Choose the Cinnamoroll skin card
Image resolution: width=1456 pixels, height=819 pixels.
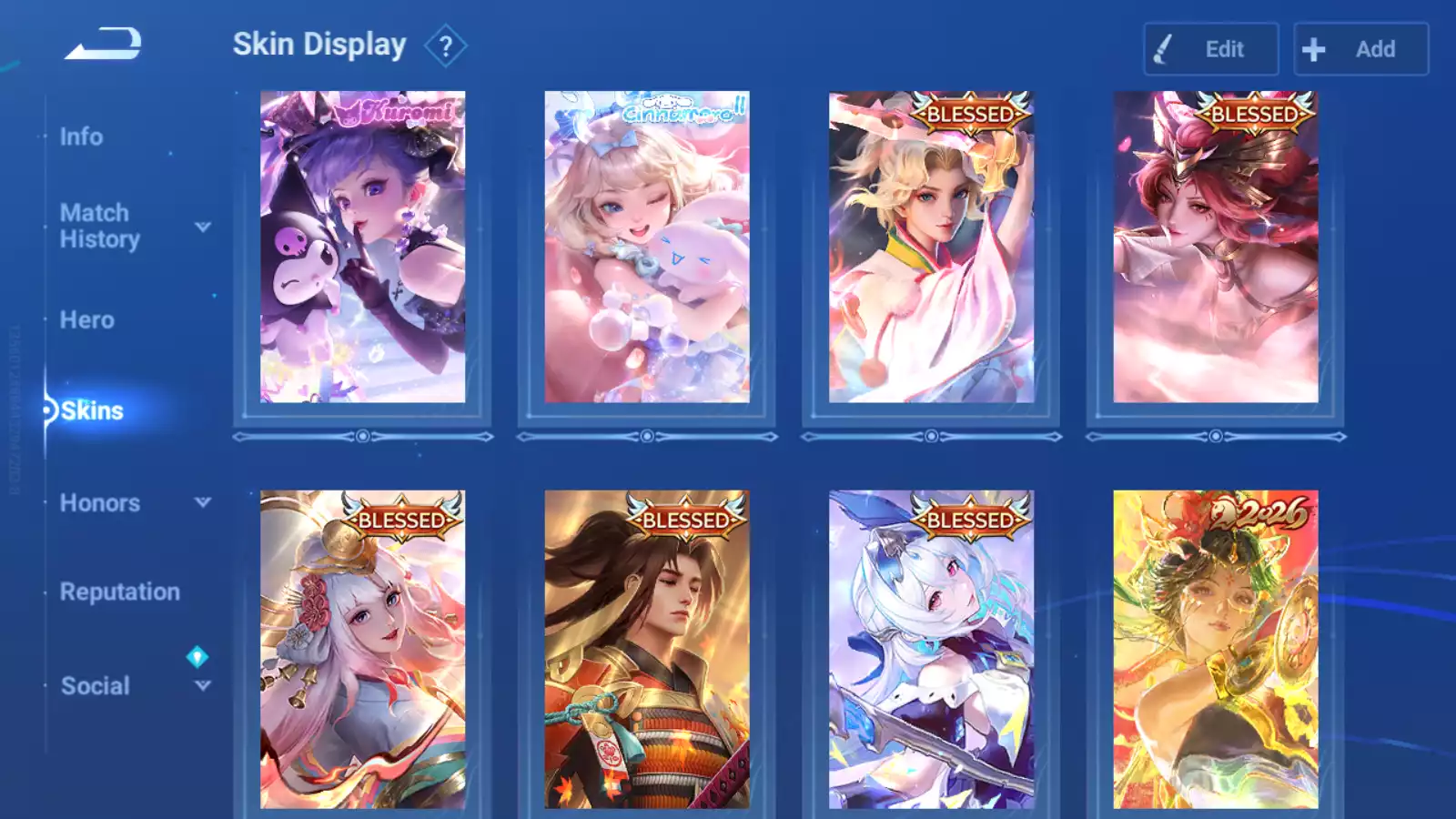tap(647, 247)
